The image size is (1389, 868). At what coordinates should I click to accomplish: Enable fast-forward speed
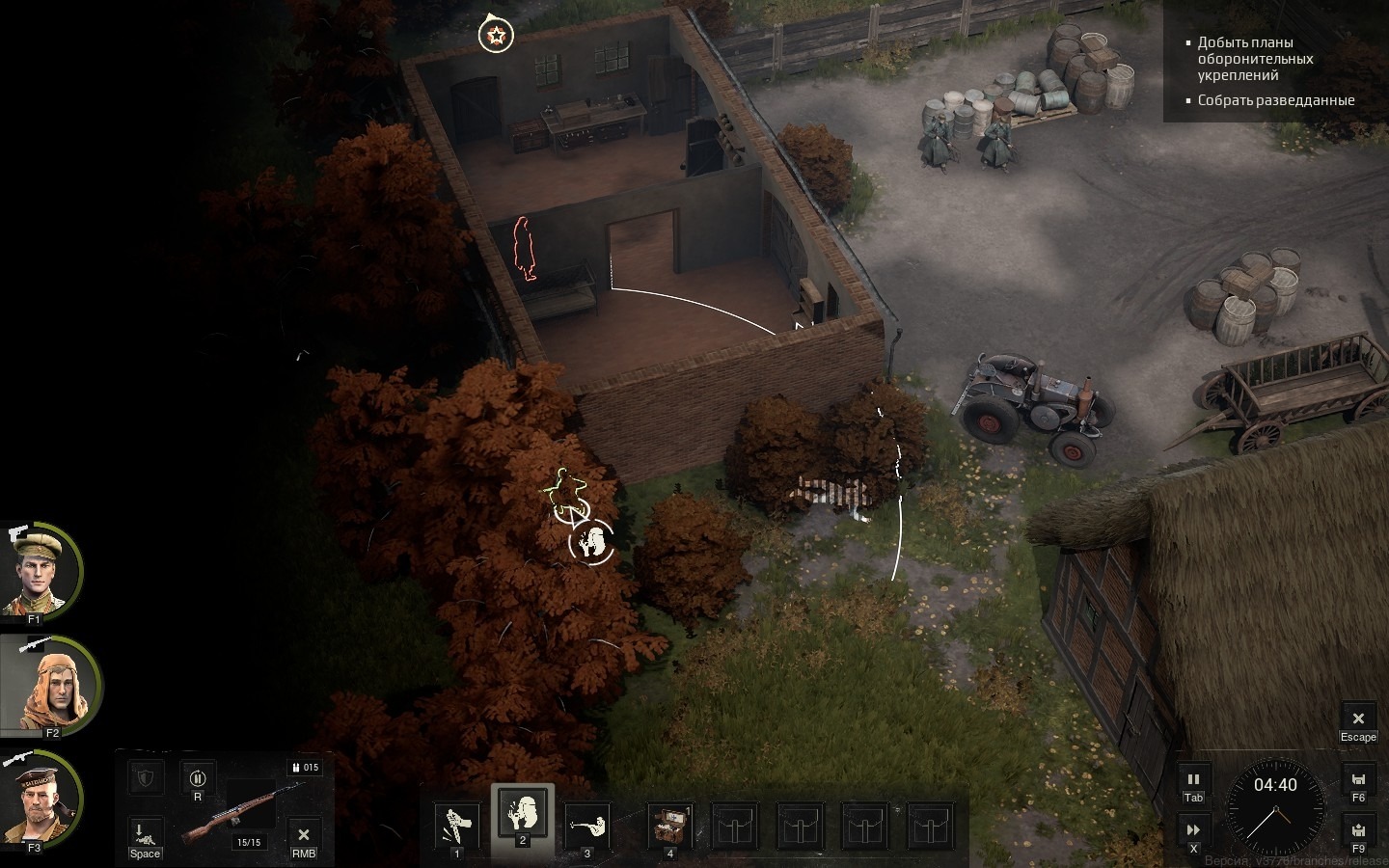(x=1193, y=829)
